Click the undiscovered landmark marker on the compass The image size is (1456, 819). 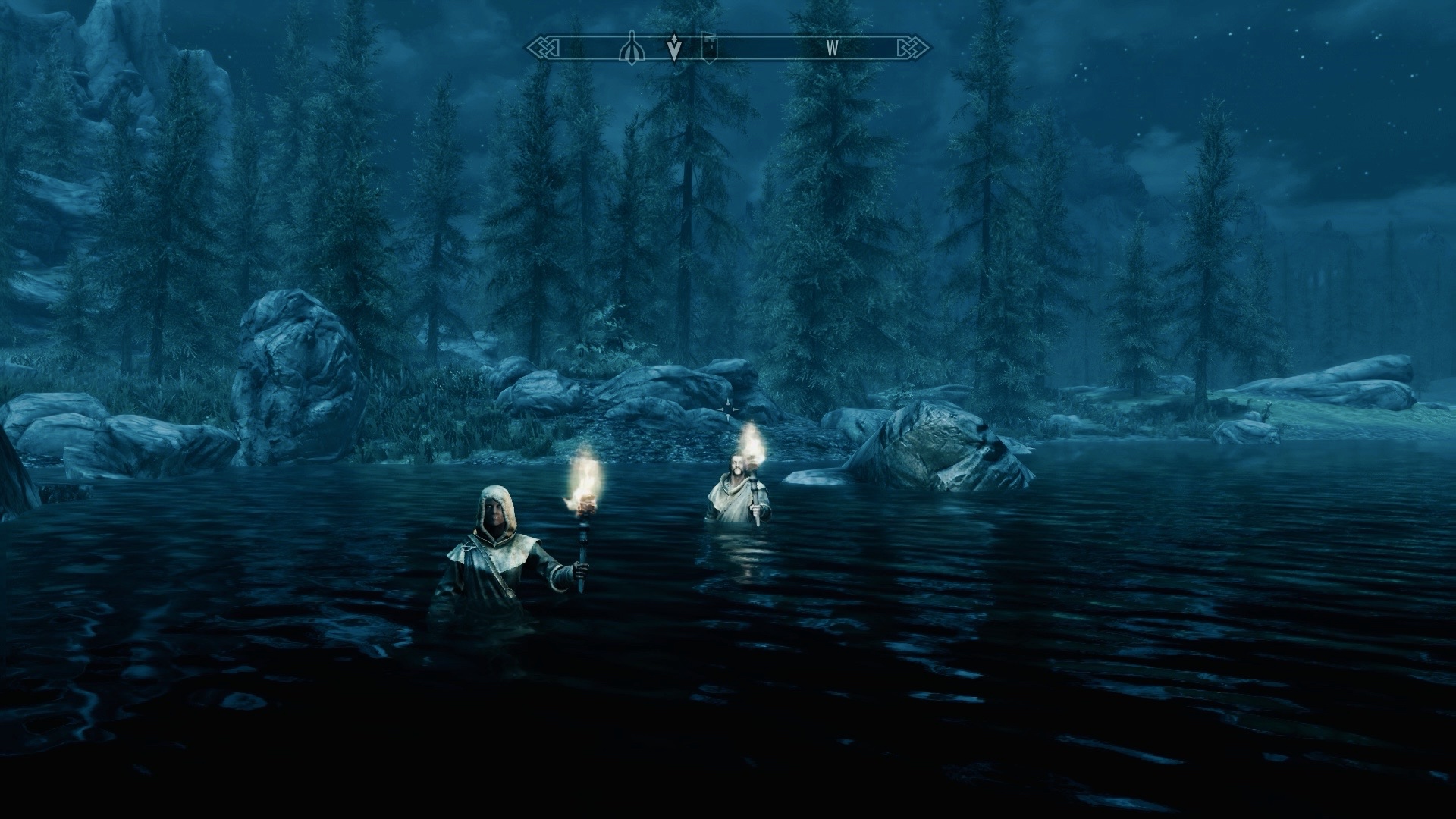pos(630,48)
